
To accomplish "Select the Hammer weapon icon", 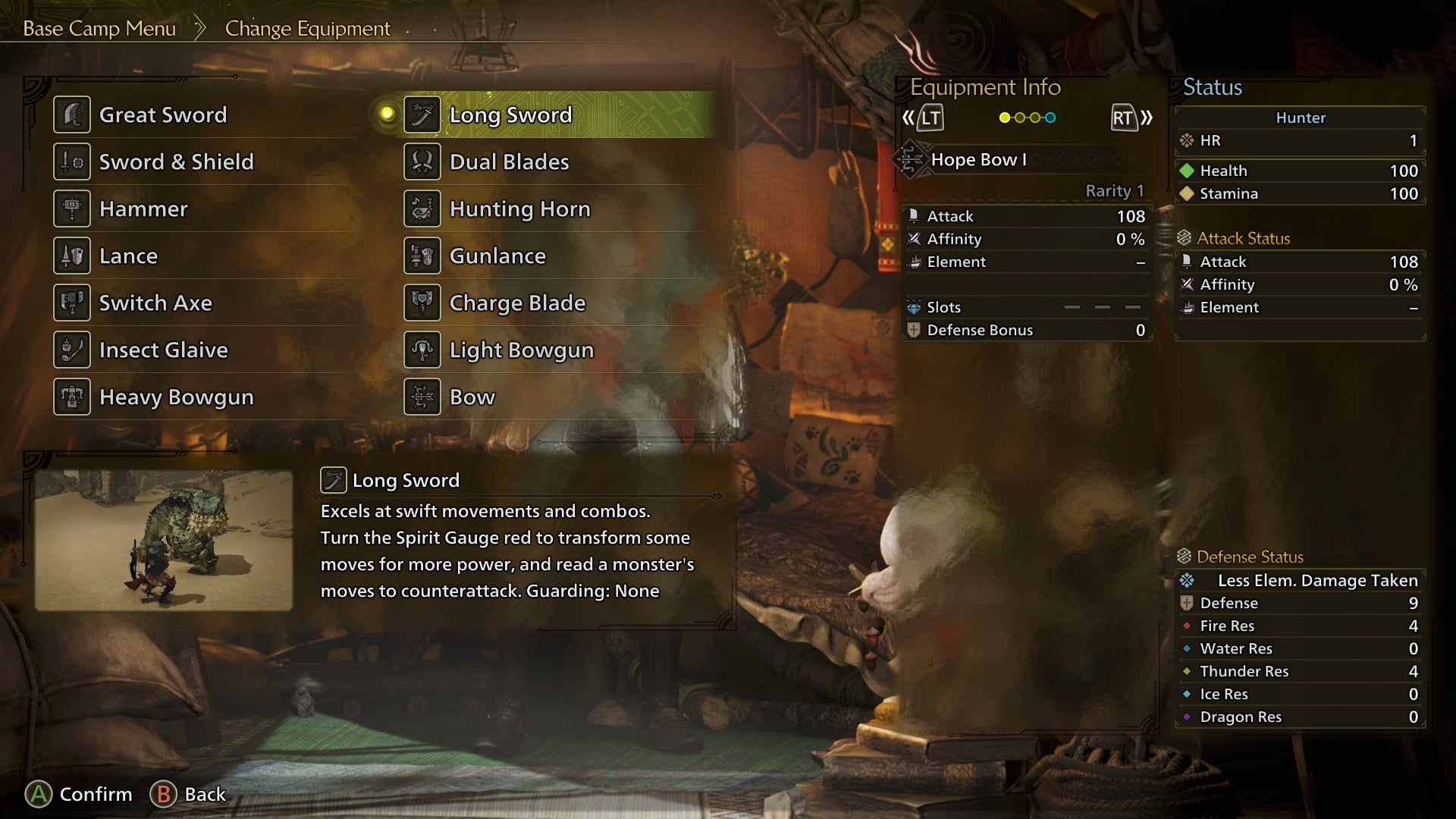I will (x=72, y=209).
